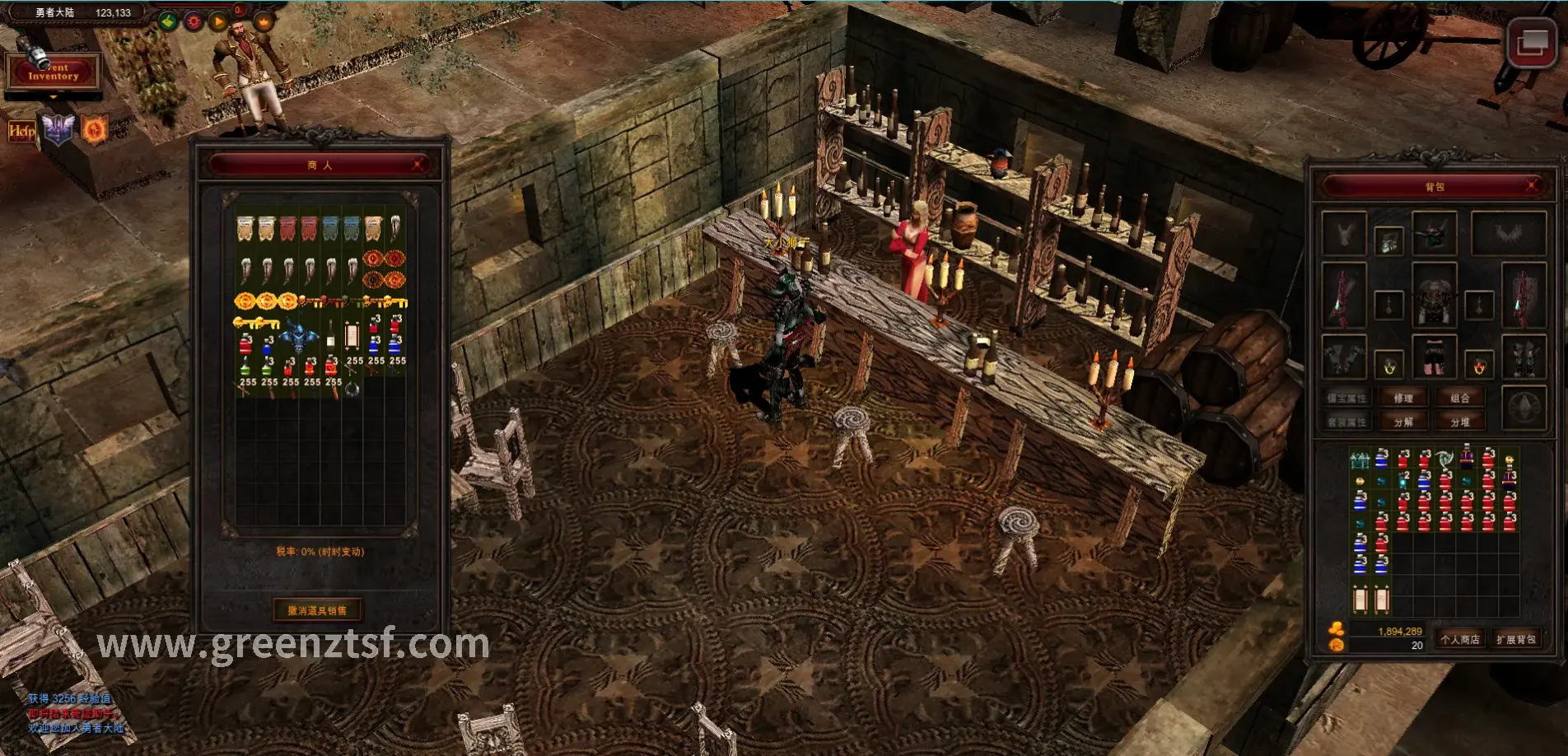Click the 分堆 split stack button
Screen dimensions: 1568x756
(x=1460, y=422)
